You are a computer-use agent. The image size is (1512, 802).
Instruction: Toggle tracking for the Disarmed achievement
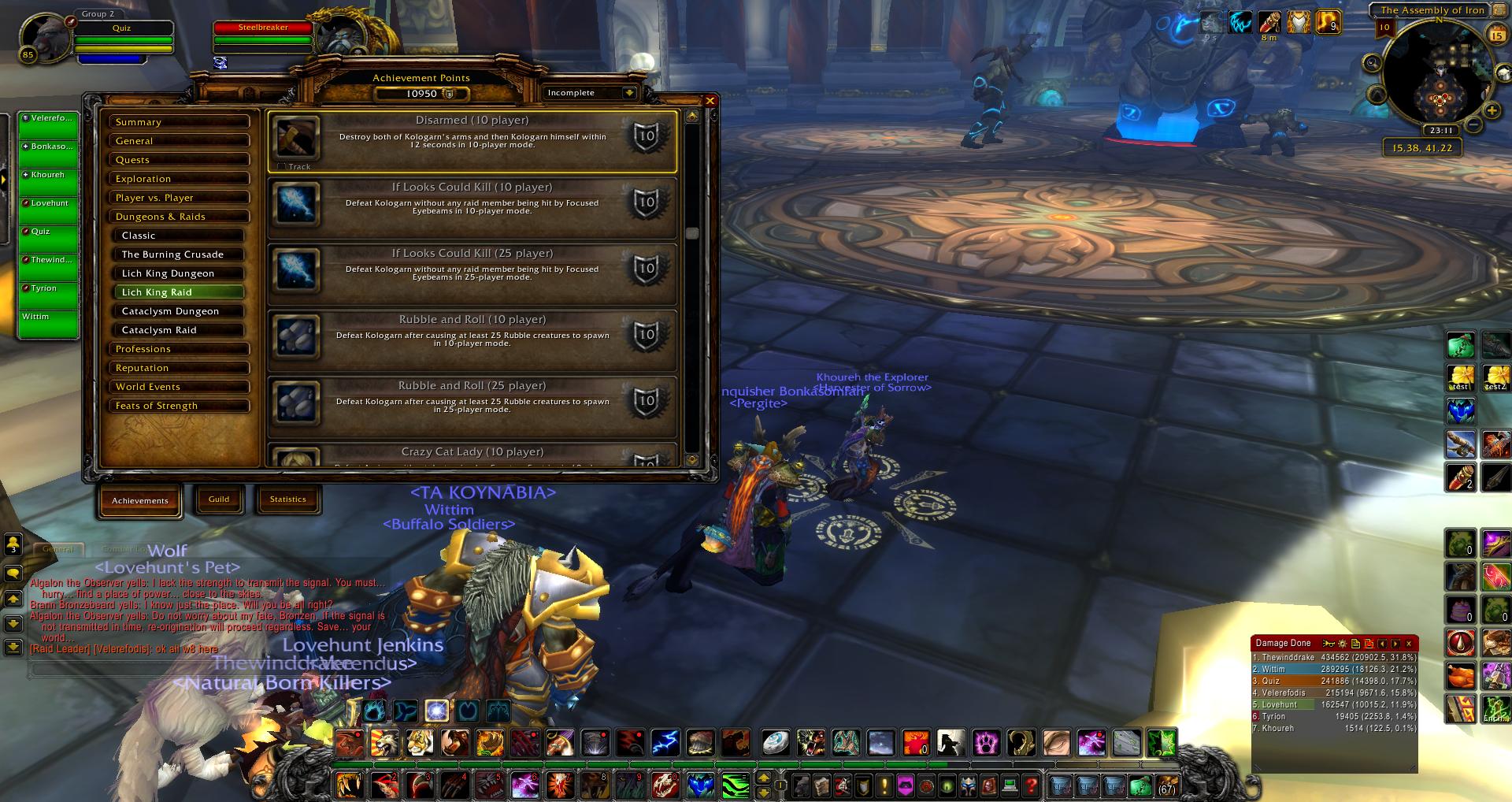pyautogui.click(x=282, y=167)
